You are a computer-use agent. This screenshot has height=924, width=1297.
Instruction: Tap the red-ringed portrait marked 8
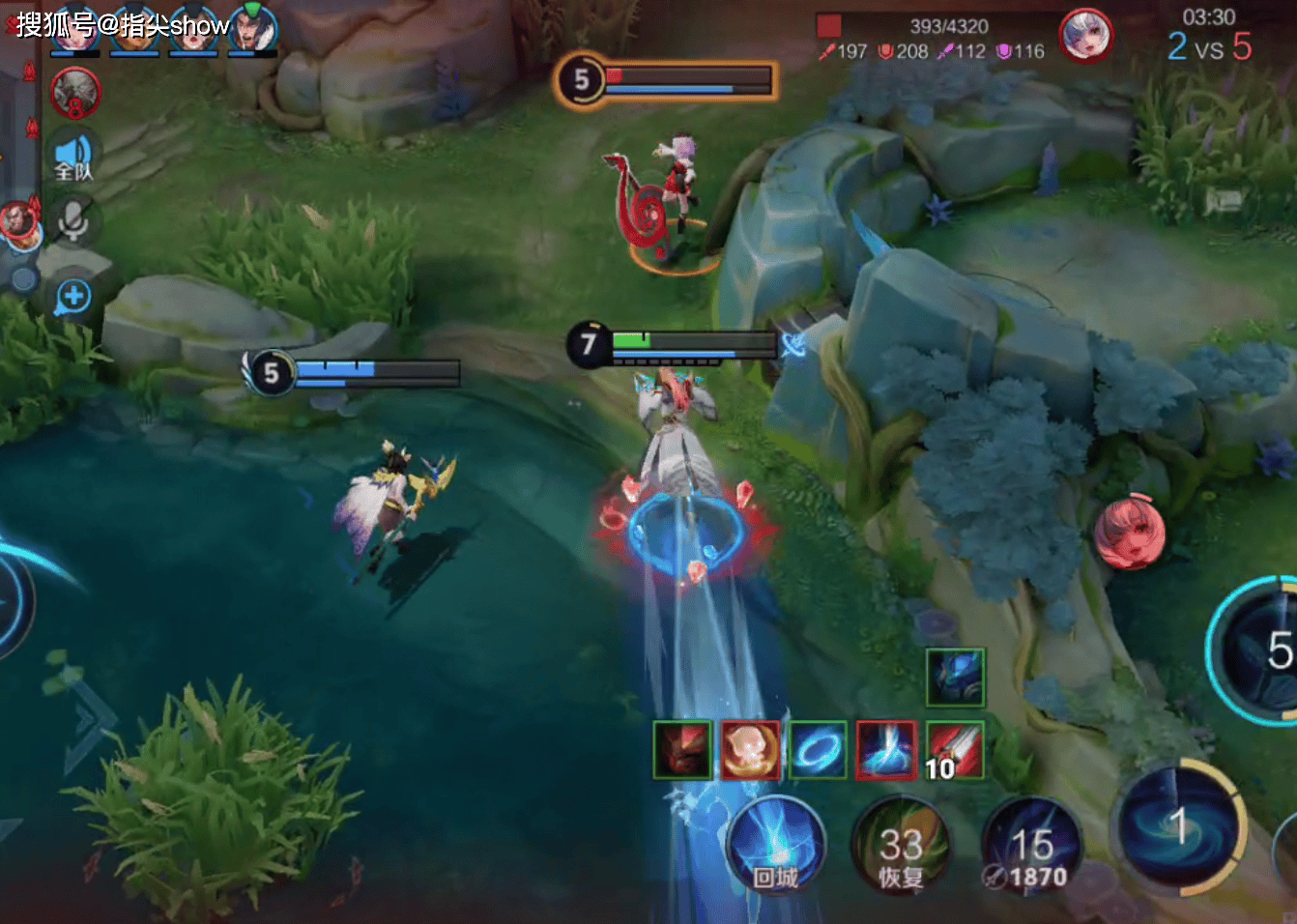(x=75, y=94)
